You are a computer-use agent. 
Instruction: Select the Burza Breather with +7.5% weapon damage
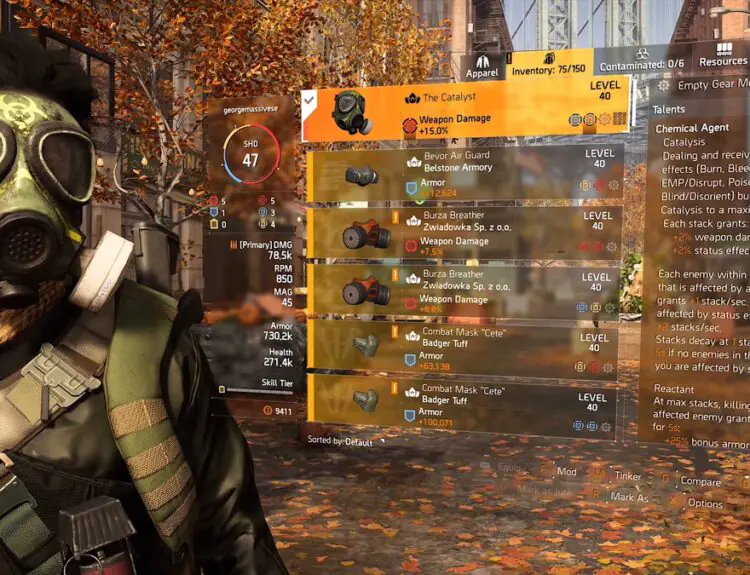(467, 231)
